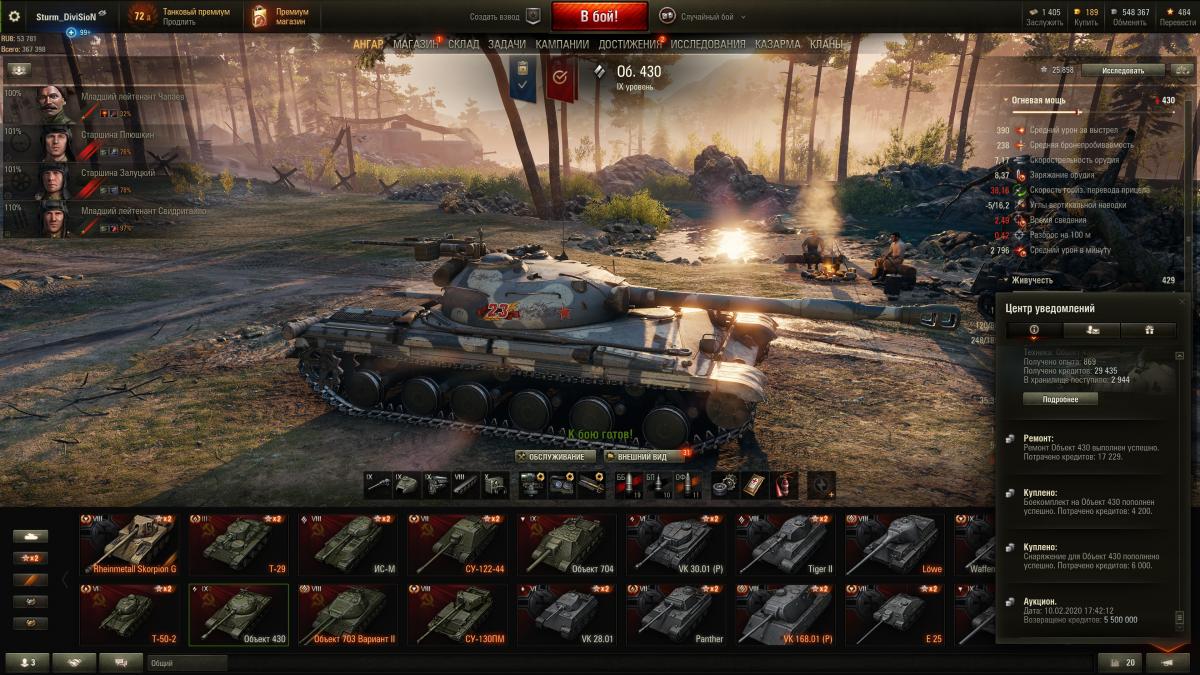The image size is (1200, 675).
Task: Open the ИССЛЕДОВАНИЯ tab
Action: pos(707,45)
